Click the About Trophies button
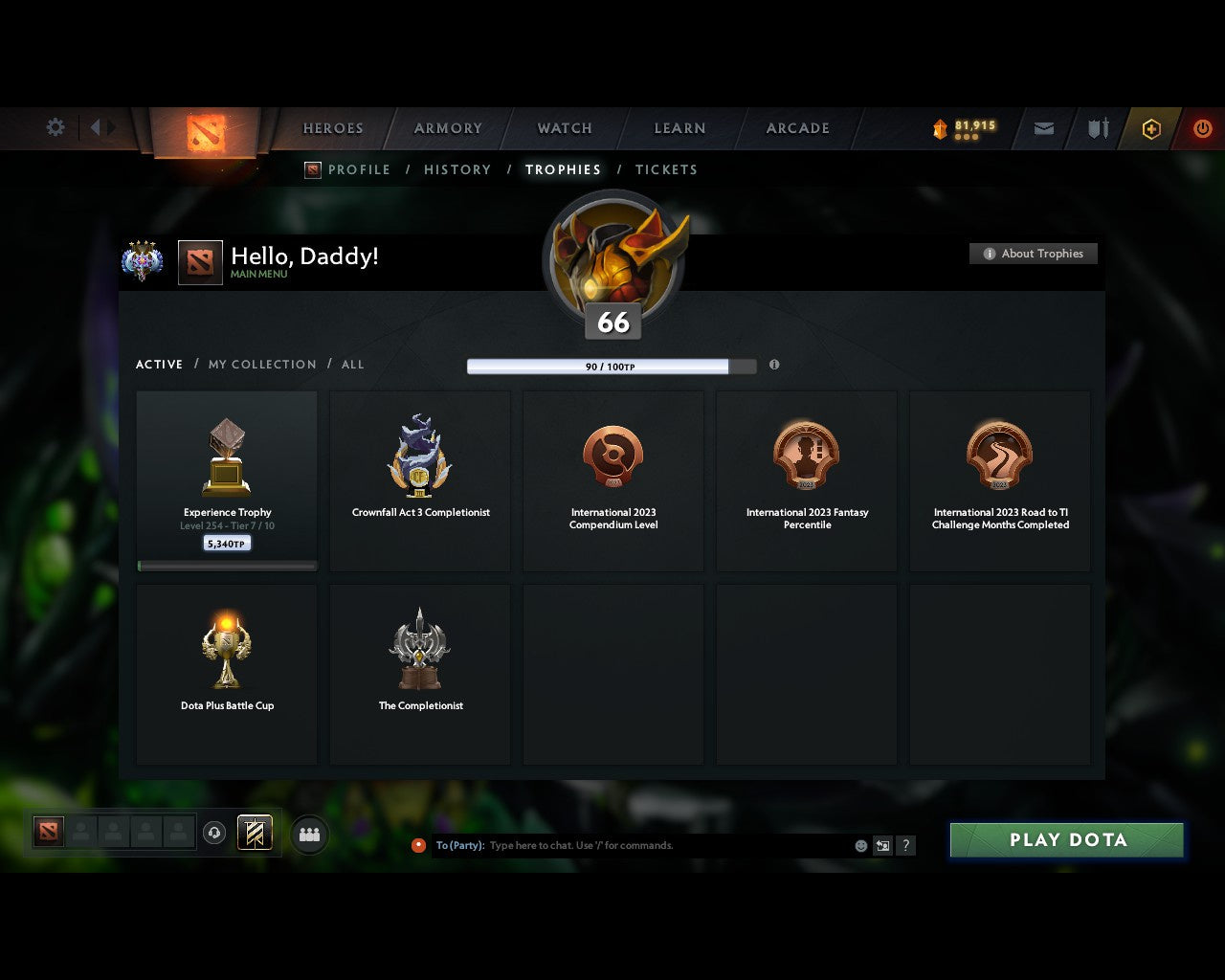 pyautogui.click(x=1034, y=254)
